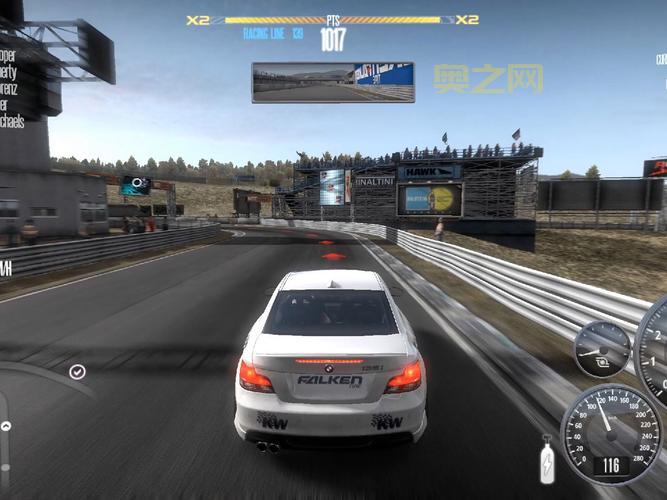The image size is (667, 500).
Task: Select the checkmark marker on the track map
Action: coord(77,372)
